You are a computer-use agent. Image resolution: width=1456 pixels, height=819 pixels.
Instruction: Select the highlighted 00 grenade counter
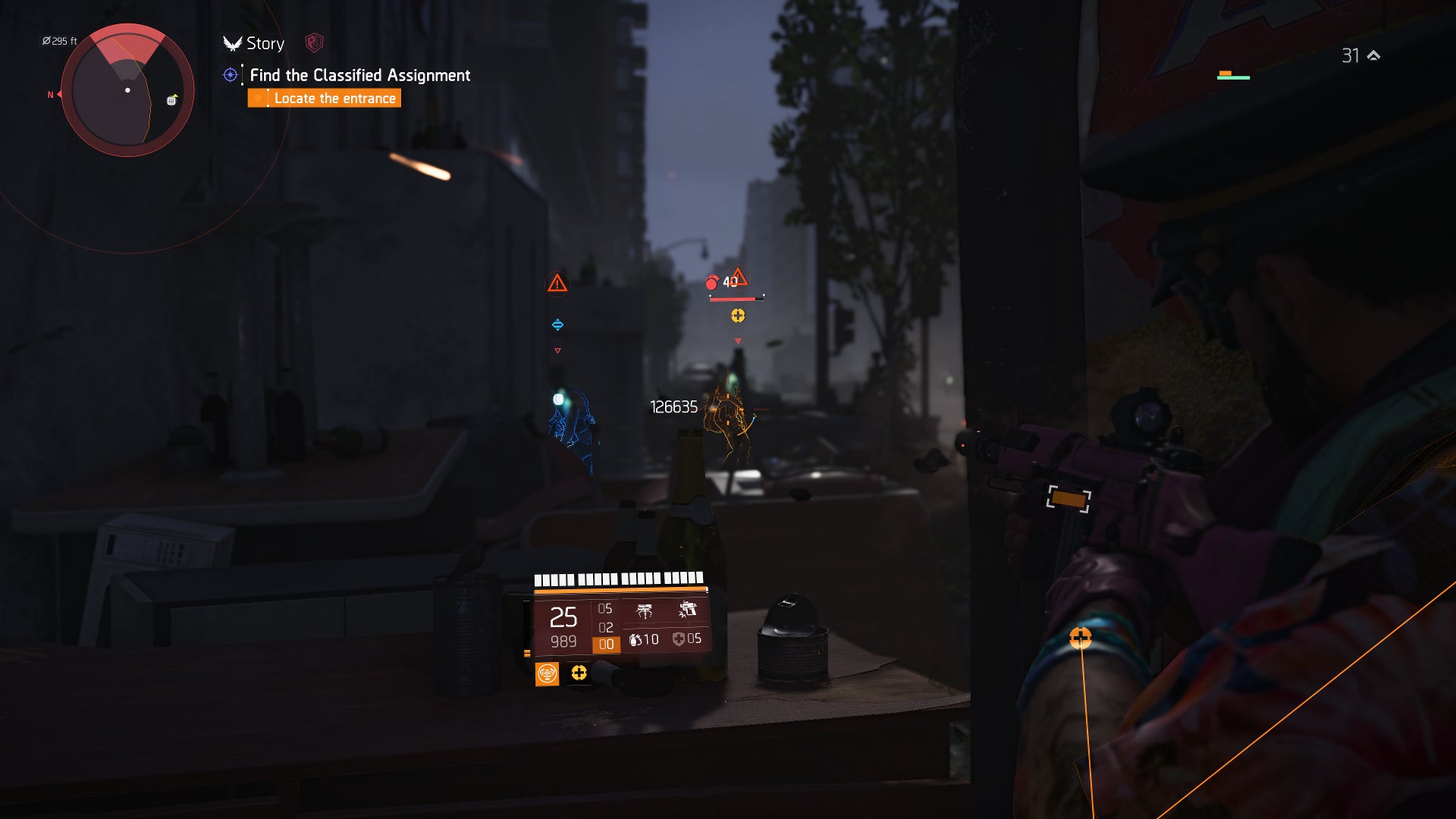tap(607, 643)
